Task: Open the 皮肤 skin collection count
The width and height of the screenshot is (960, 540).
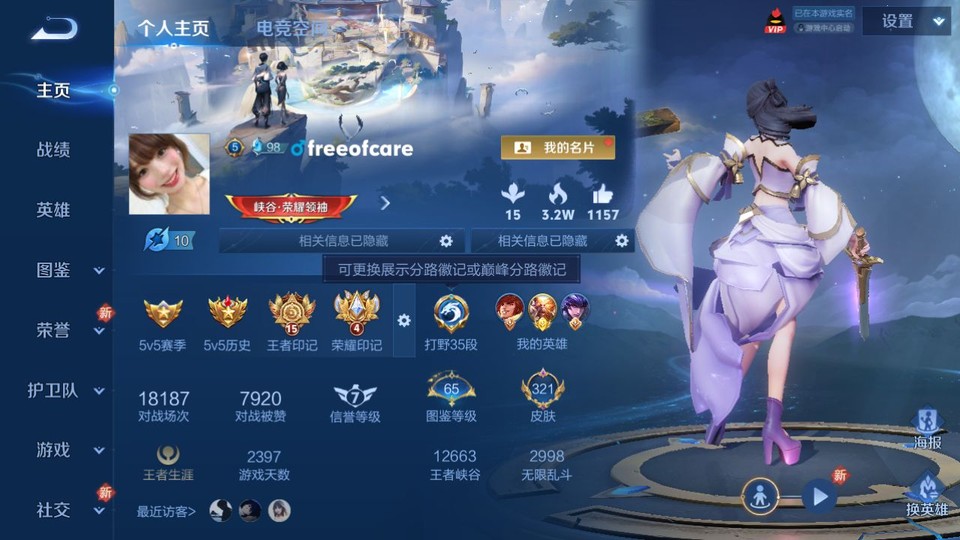Action: point(543,398)
